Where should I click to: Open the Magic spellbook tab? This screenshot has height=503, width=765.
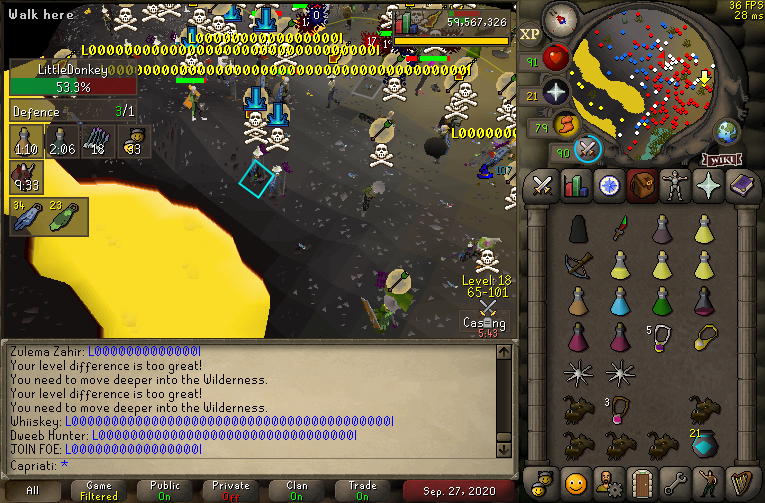tap(740, 186)
